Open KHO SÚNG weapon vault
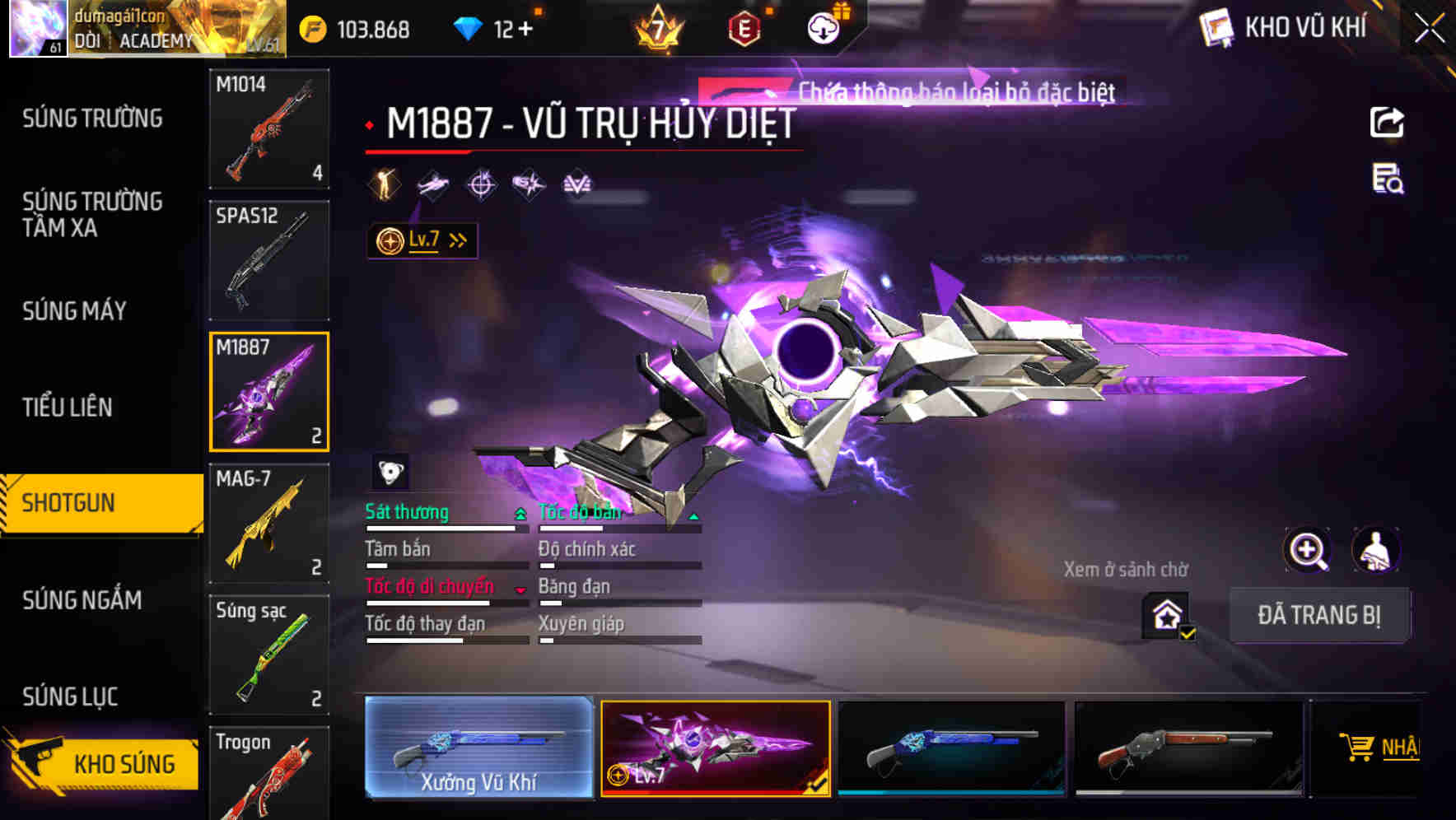This screenshot has height=820, width=1456. (103, 762)
